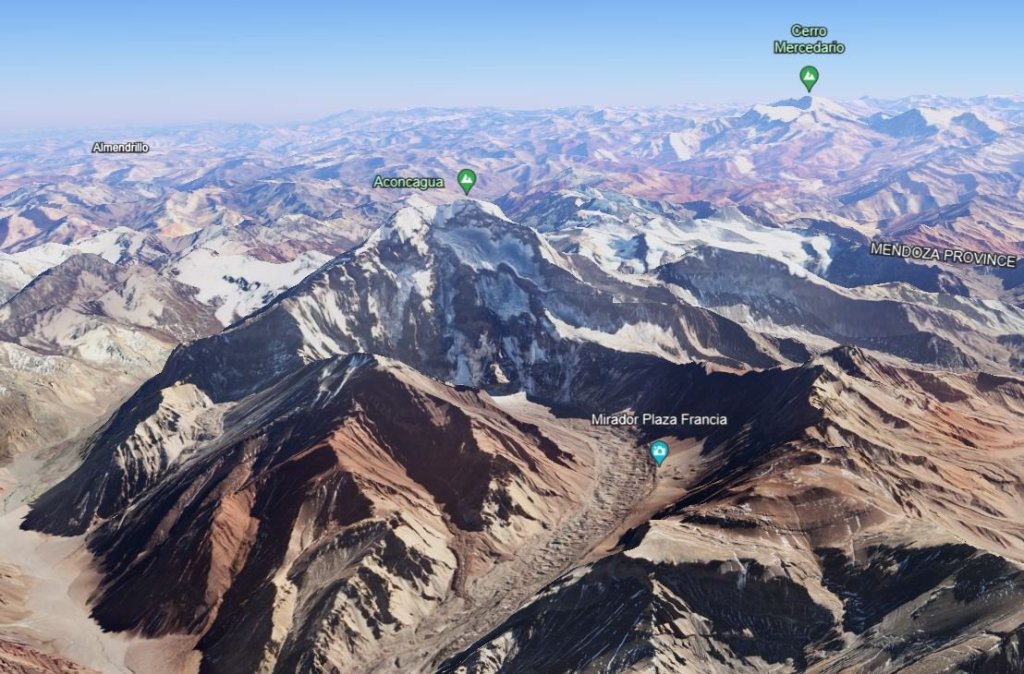Click the Cerro Mercedario peak marker
Image resolution: width=1024 pixels, height=674 pixels.
point(809,77)
